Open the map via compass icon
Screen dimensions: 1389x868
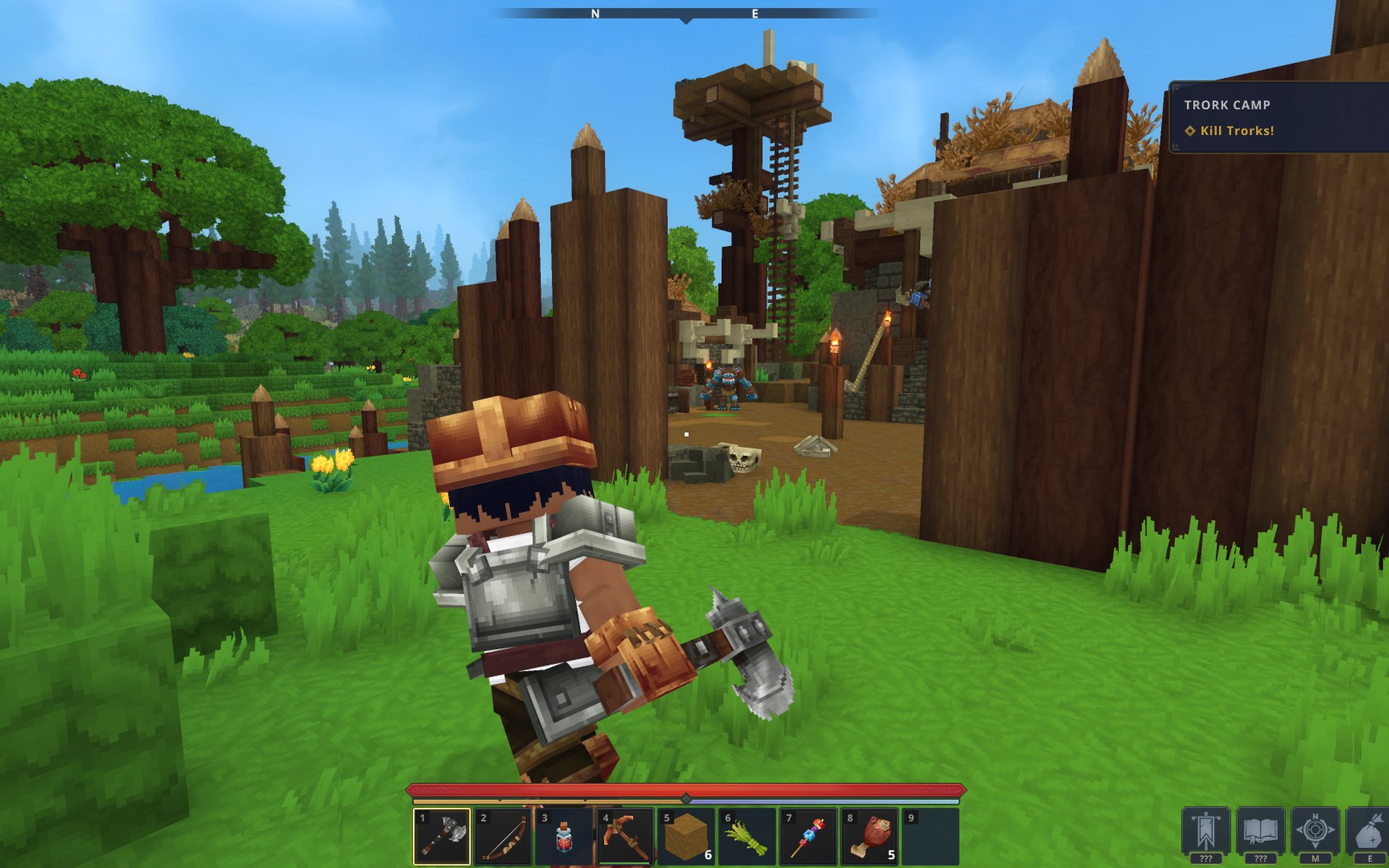1315,832
